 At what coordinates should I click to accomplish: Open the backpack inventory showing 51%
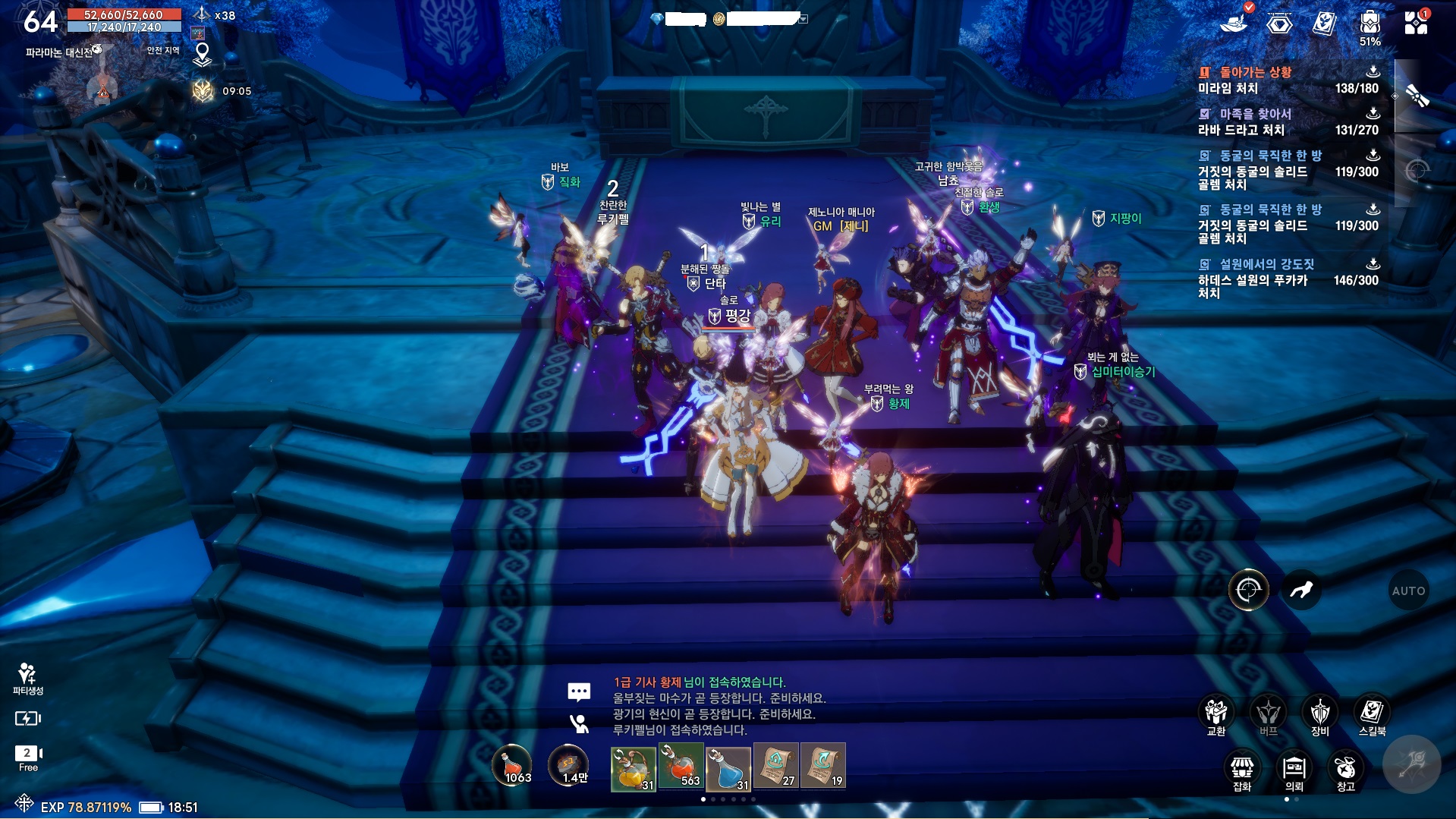point(1370,24)
